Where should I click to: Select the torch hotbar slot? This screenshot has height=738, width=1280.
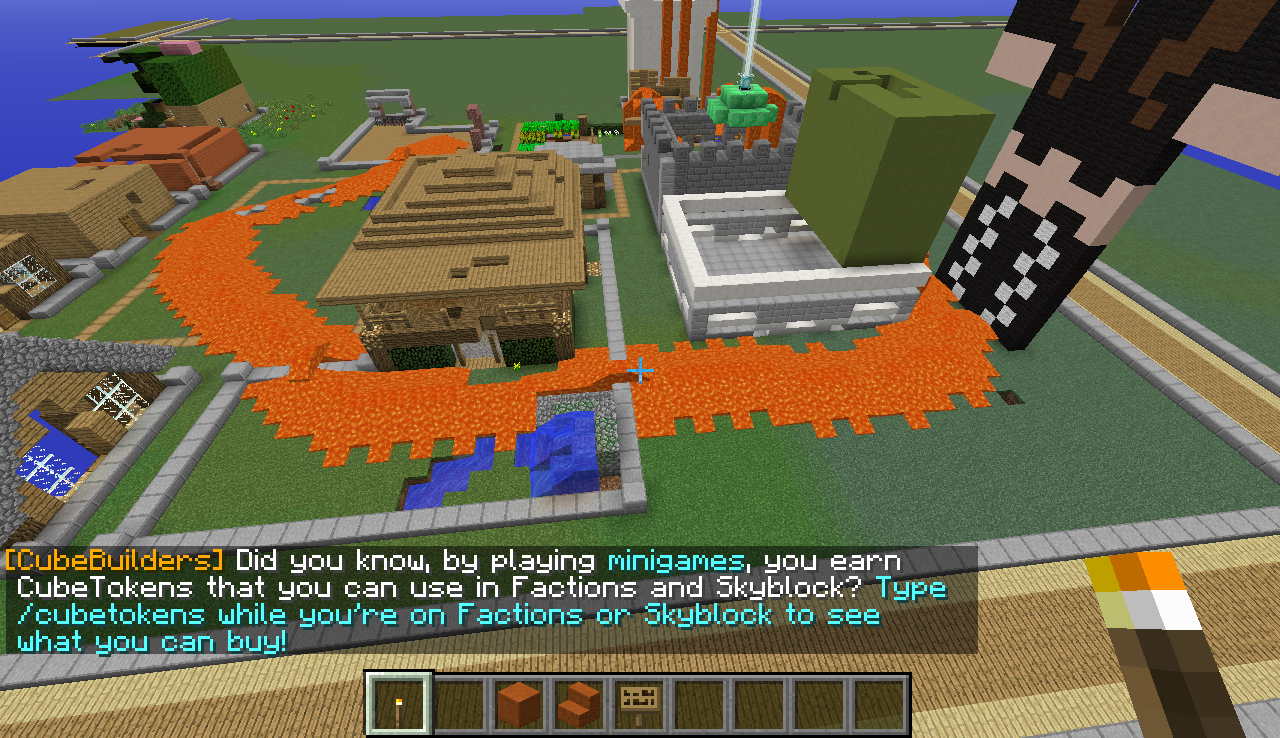click(399, 704)
